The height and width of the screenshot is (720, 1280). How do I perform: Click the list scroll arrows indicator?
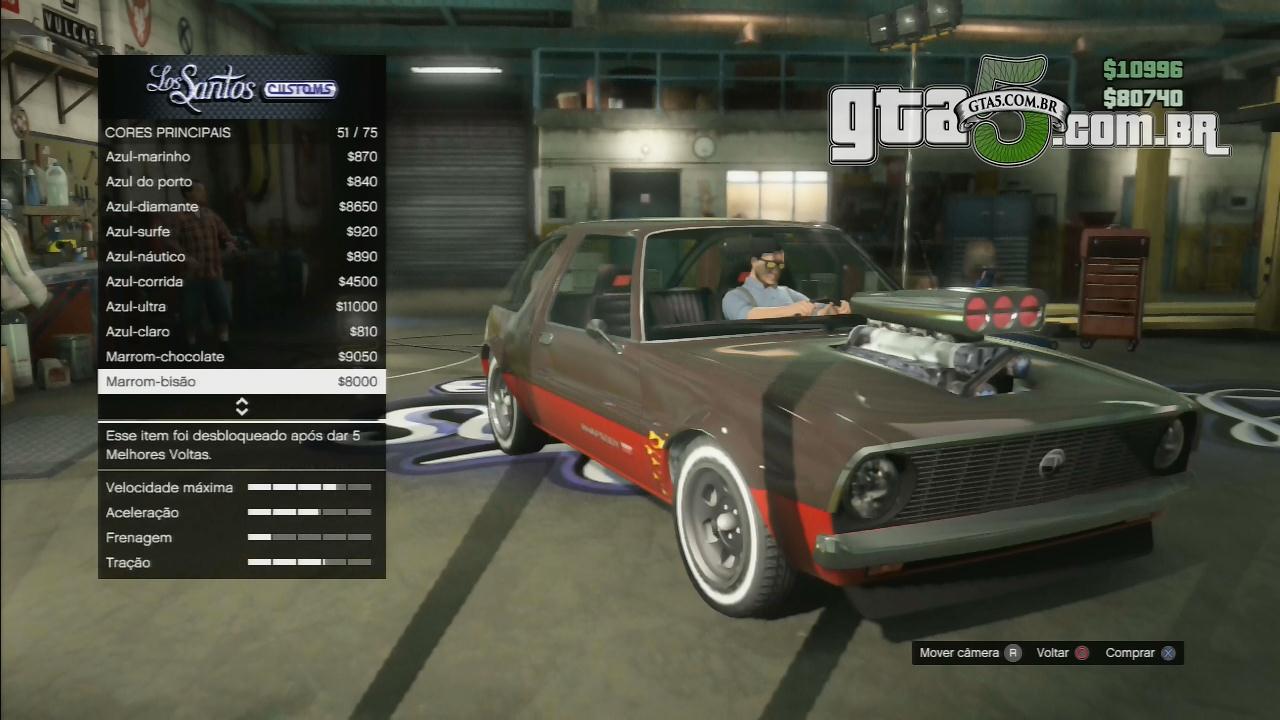click(x=242, y=407)
